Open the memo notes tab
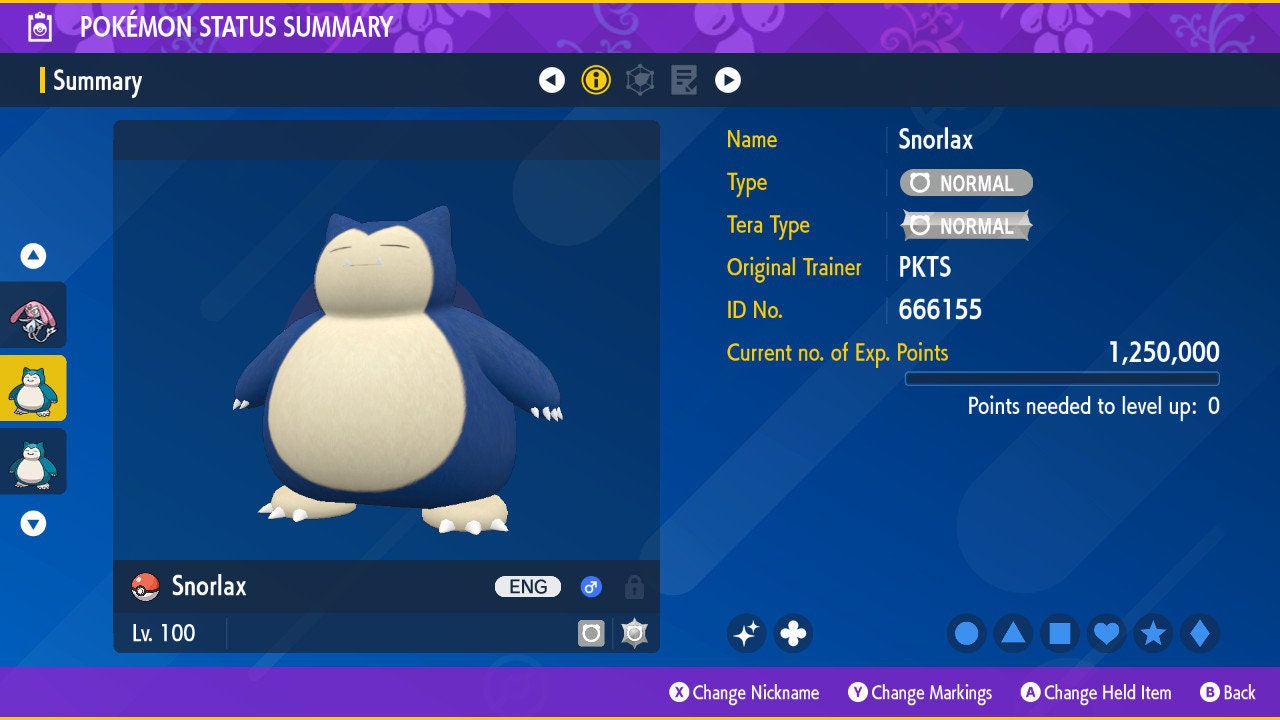This screenshot has width=1280, height=720. coord(684,80)
